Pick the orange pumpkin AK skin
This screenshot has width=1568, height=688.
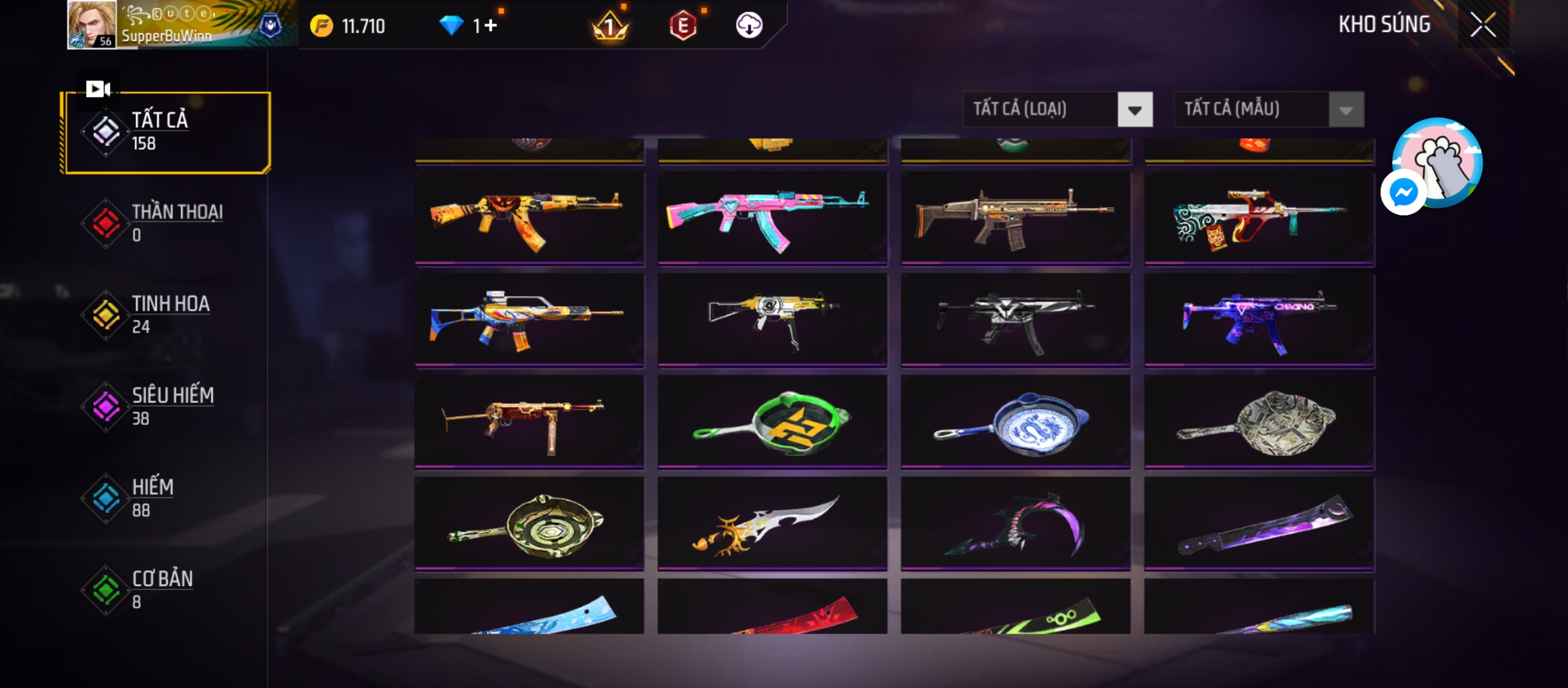529,218
